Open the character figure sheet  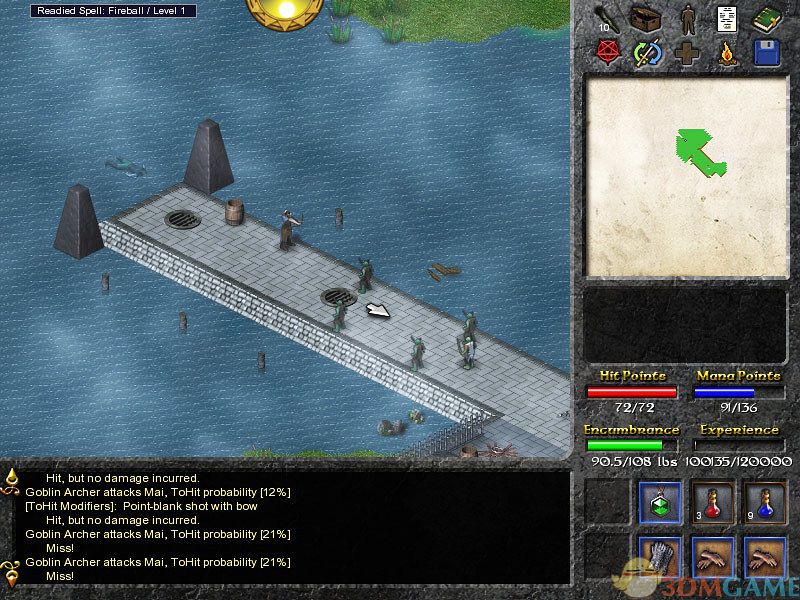pos(688,19)
